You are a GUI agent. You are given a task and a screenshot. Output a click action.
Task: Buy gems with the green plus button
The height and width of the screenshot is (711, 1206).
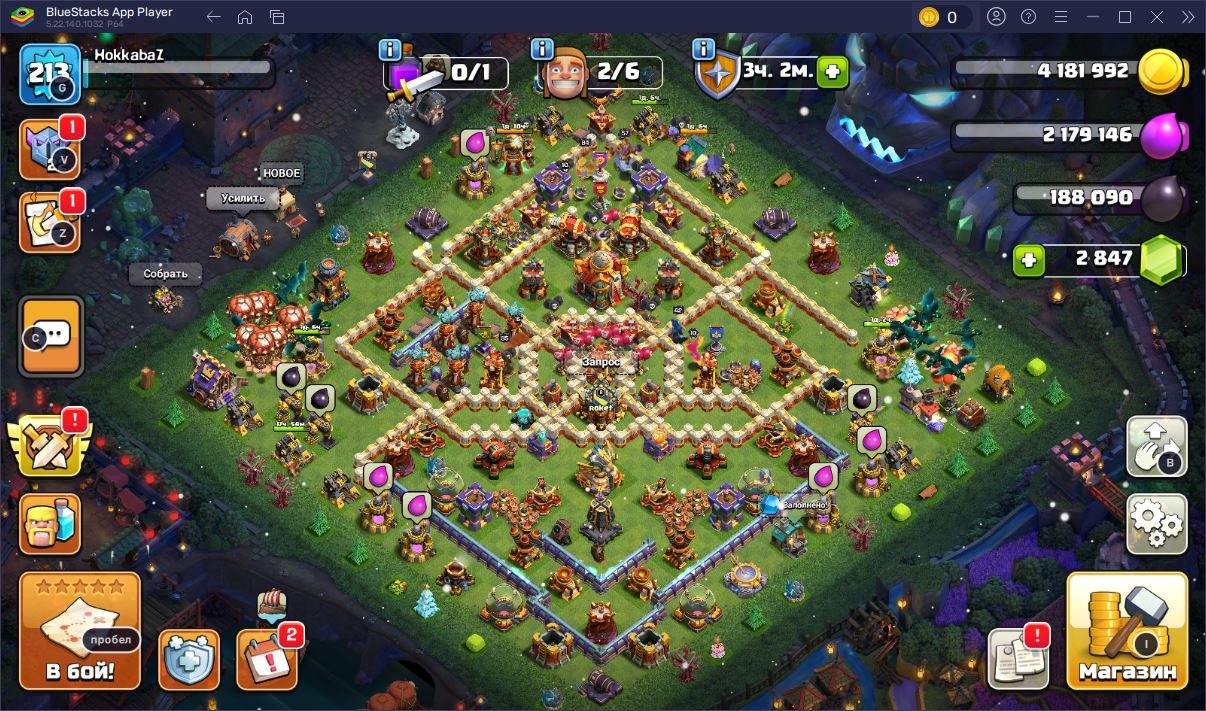tap(1028, 261)
